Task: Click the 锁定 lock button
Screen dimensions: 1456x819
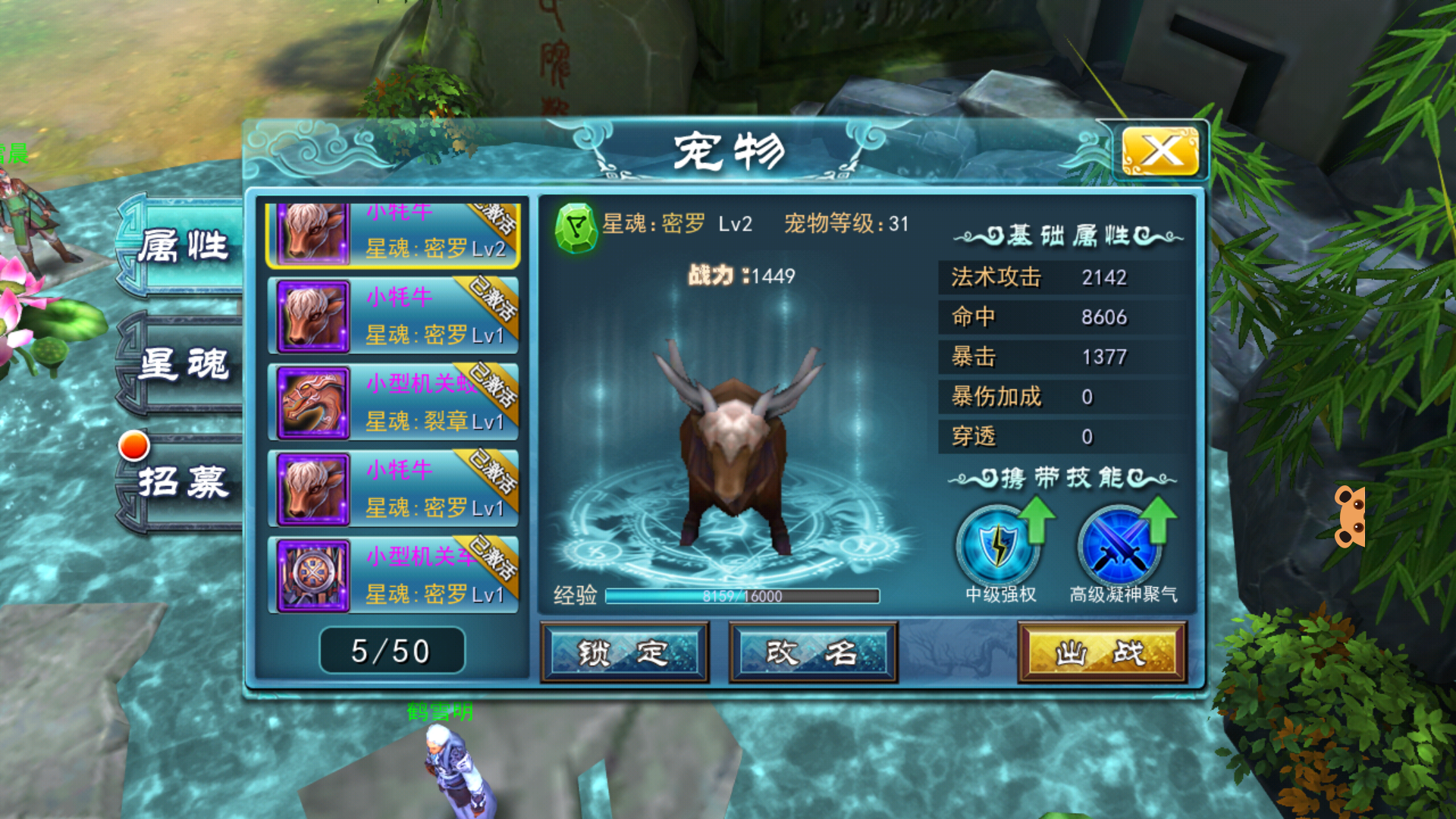Action: point(624,652)
